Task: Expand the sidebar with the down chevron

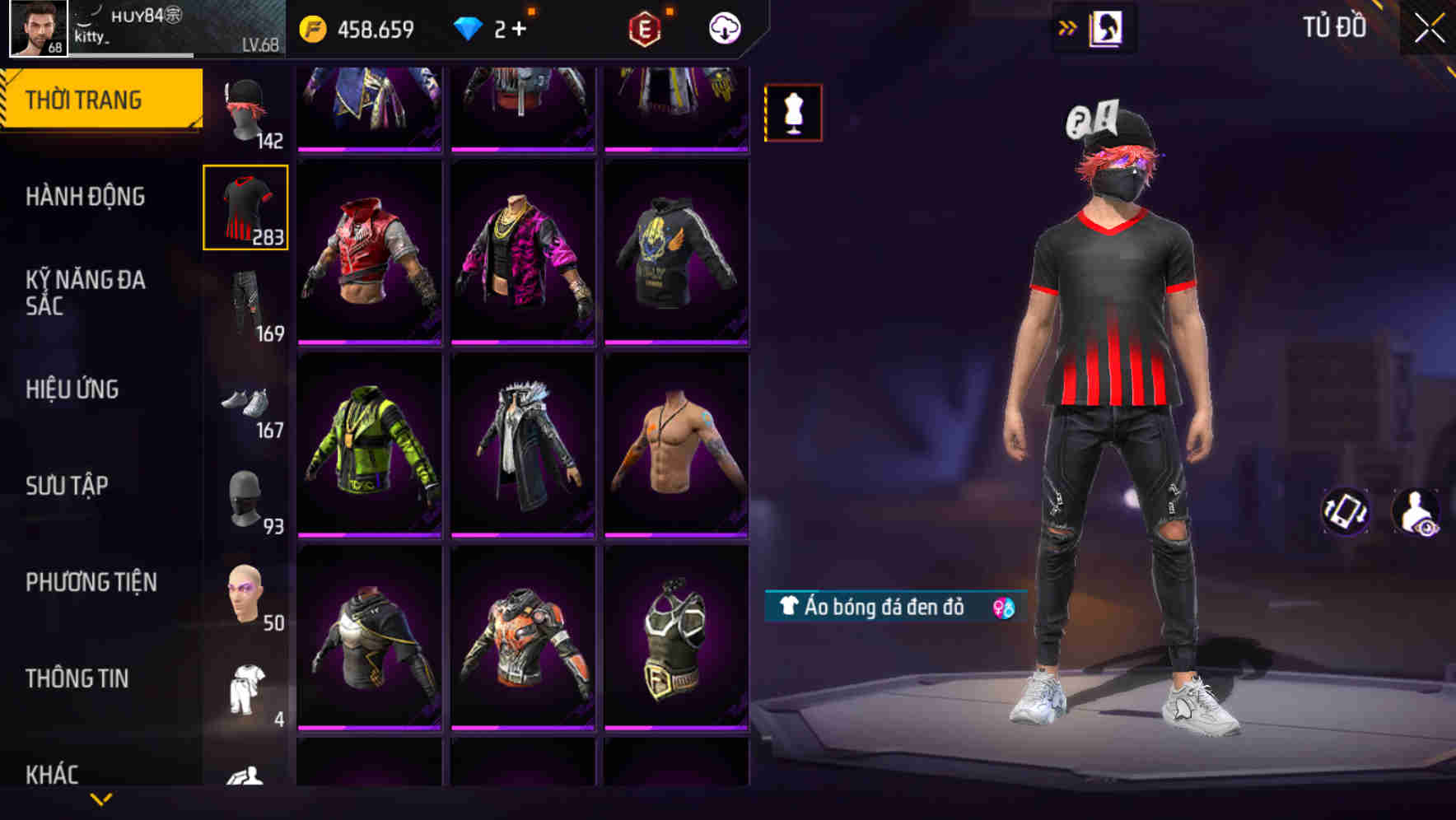Action: coord(100,799)
